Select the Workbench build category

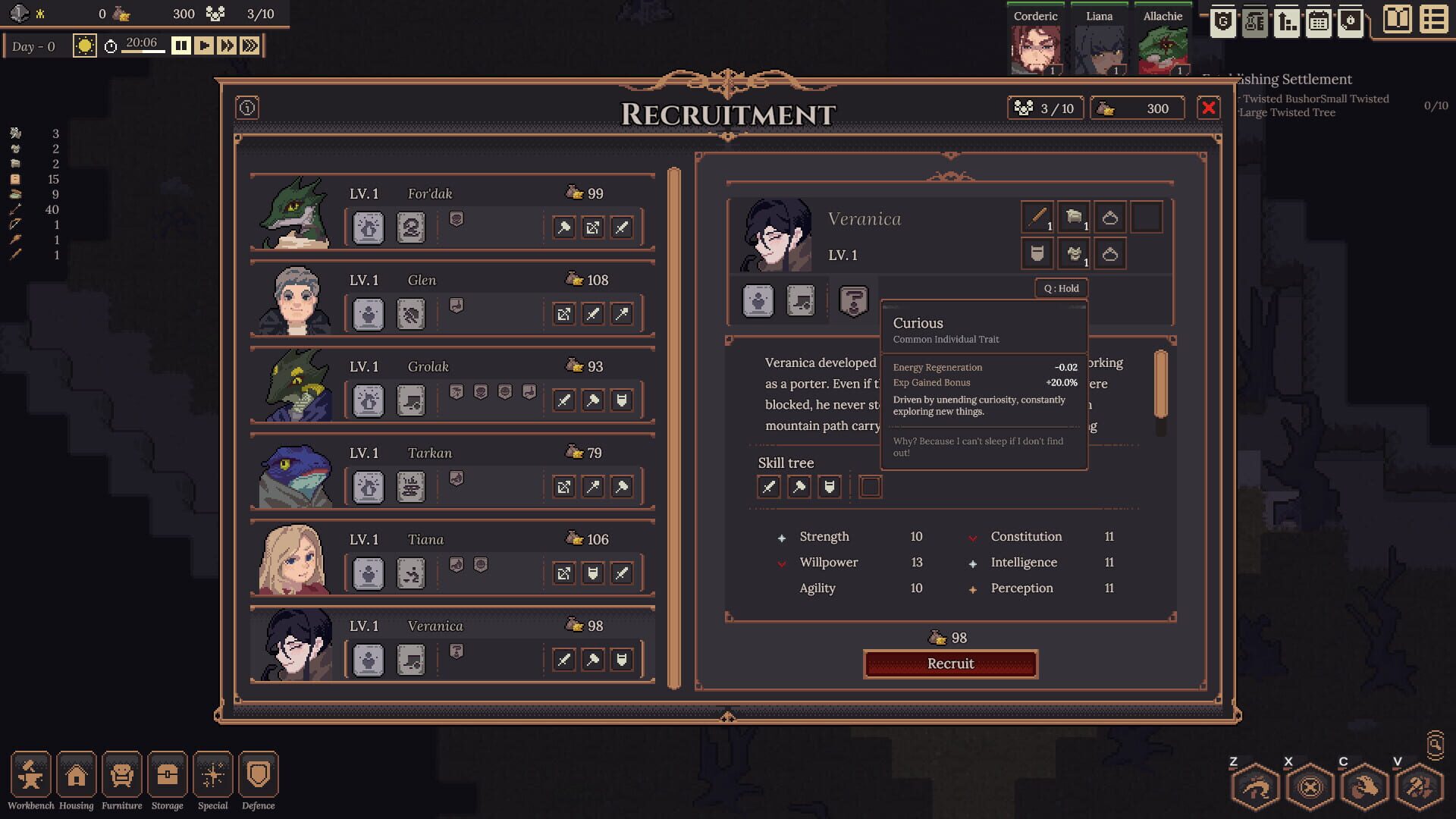click(x=31, y=775)
